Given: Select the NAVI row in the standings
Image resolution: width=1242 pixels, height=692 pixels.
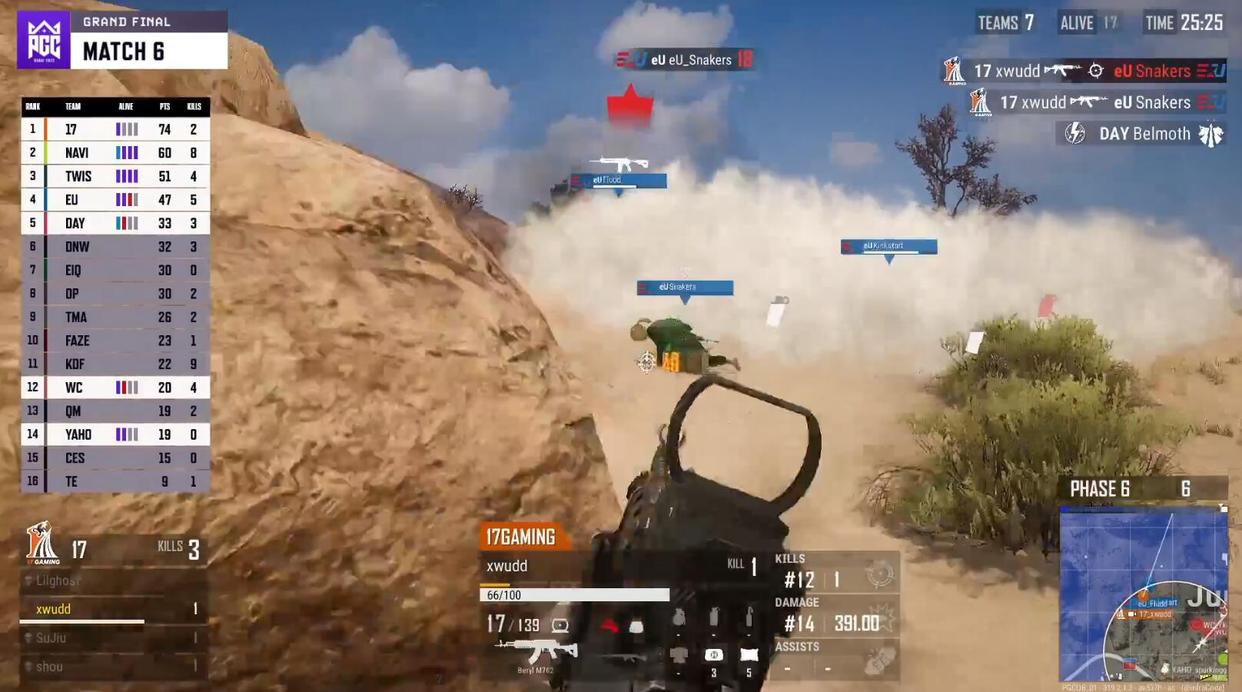Looking at the screenshot, I should pos(115,153).
